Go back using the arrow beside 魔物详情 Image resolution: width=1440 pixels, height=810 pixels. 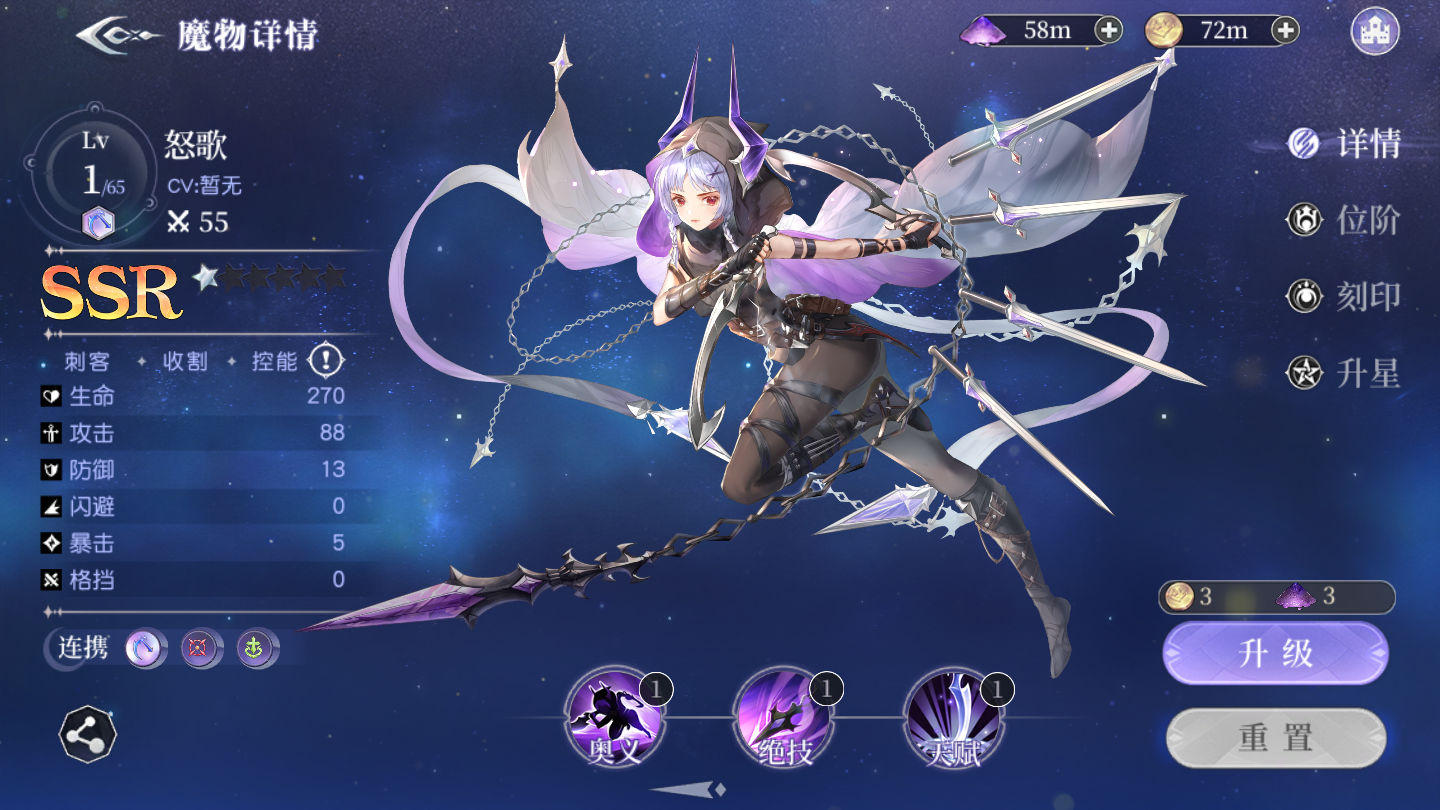point(118,35)
